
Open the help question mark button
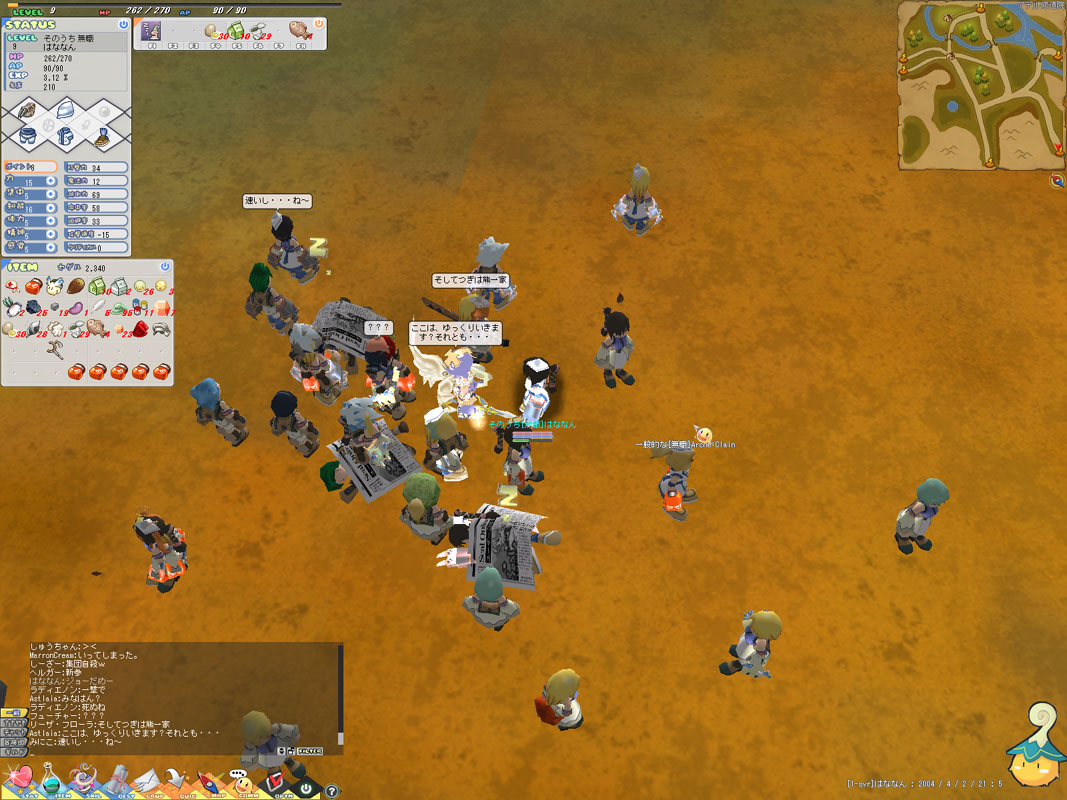332,791
